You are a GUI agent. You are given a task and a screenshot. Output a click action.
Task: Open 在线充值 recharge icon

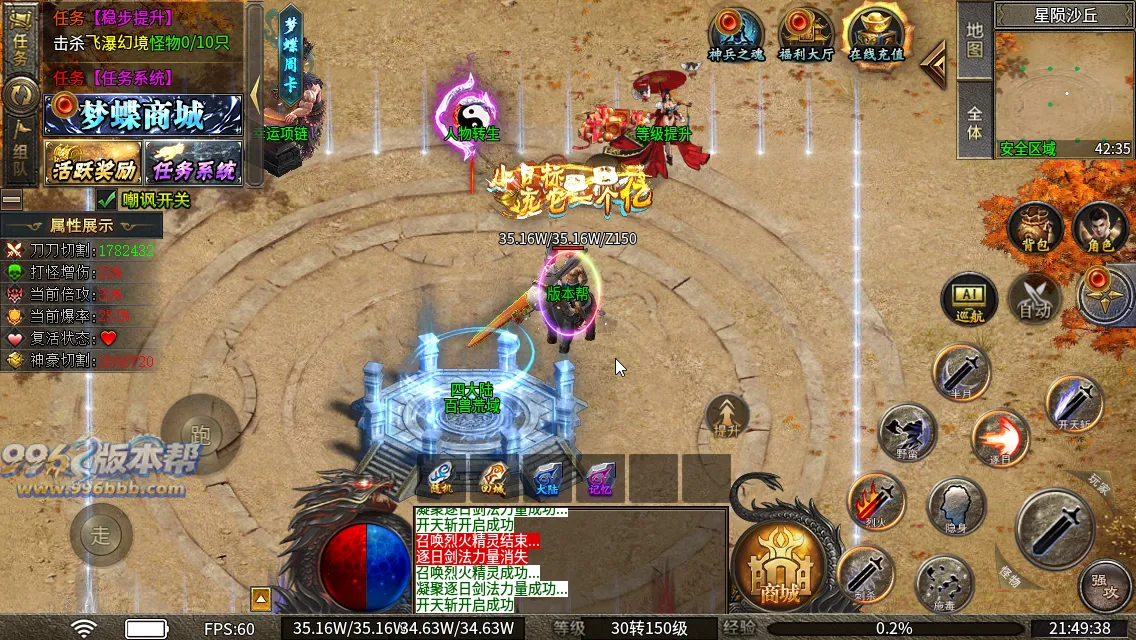coord(875,35)
